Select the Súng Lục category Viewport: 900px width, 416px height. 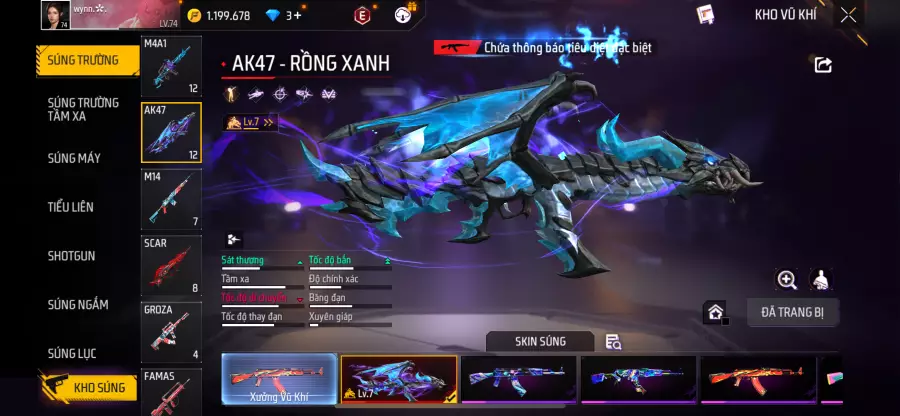pyautogui.click(x=72, y=353)
